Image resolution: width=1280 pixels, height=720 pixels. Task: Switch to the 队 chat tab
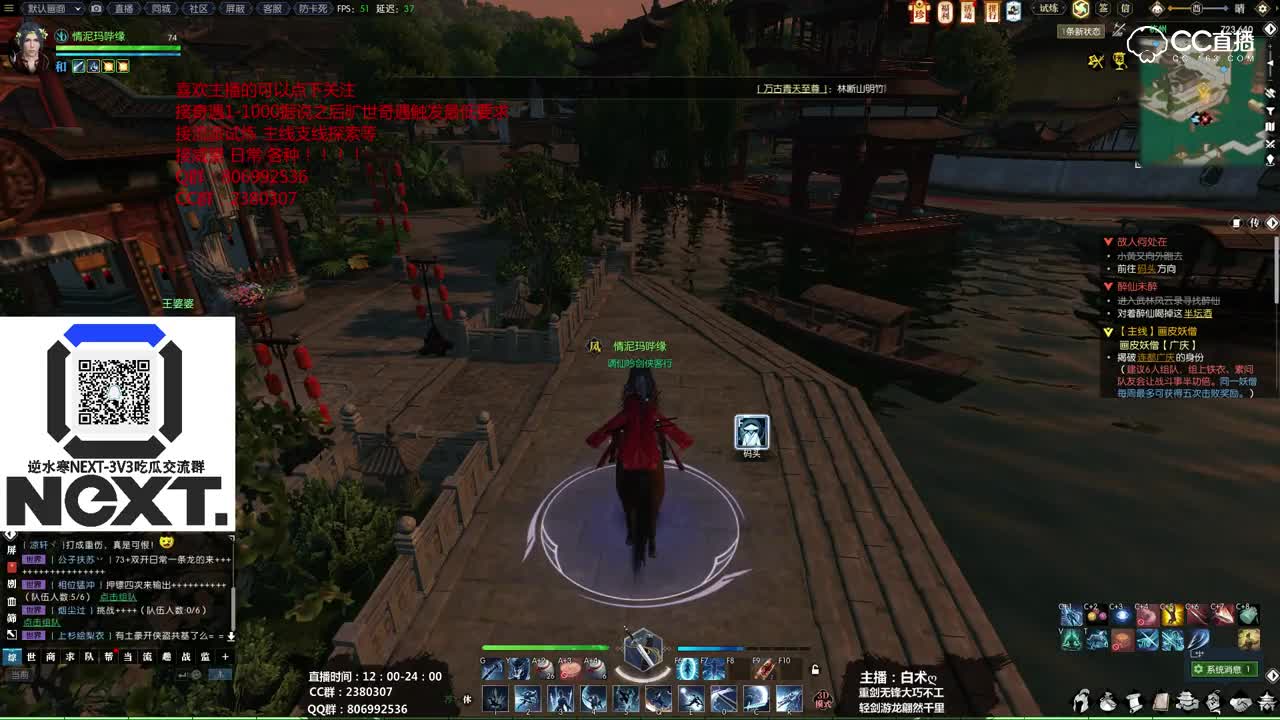[x=87, y=657]
